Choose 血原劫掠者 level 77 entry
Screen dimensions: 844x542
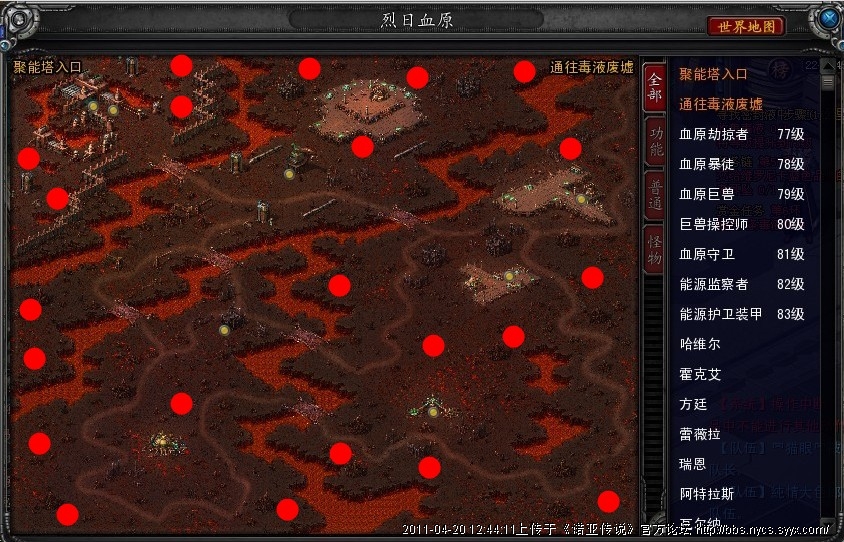pyautogui.click(x=740, y=134)
